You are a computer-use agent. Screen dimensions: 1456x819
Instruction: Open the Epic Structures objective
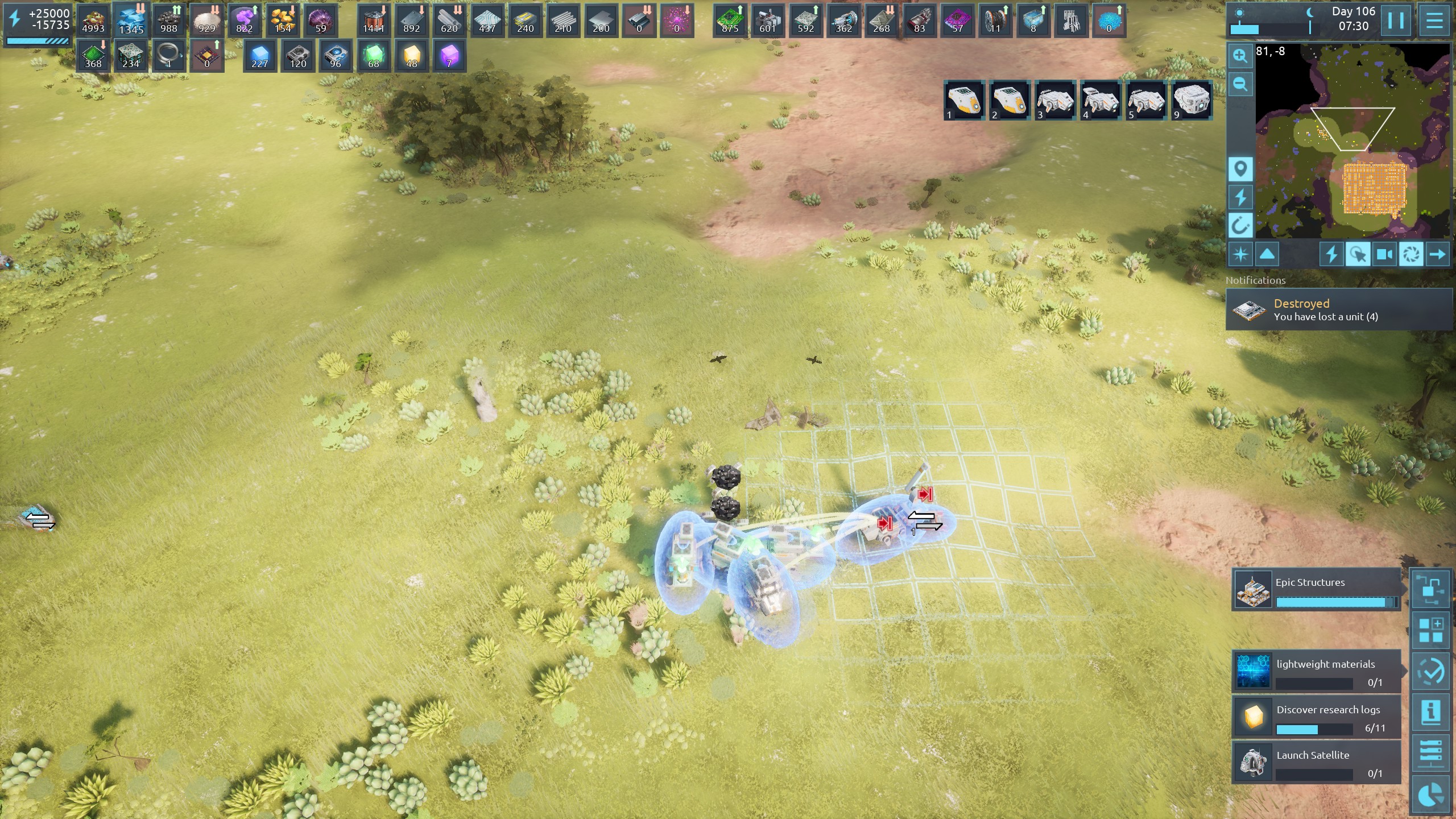pos(1316,590)
